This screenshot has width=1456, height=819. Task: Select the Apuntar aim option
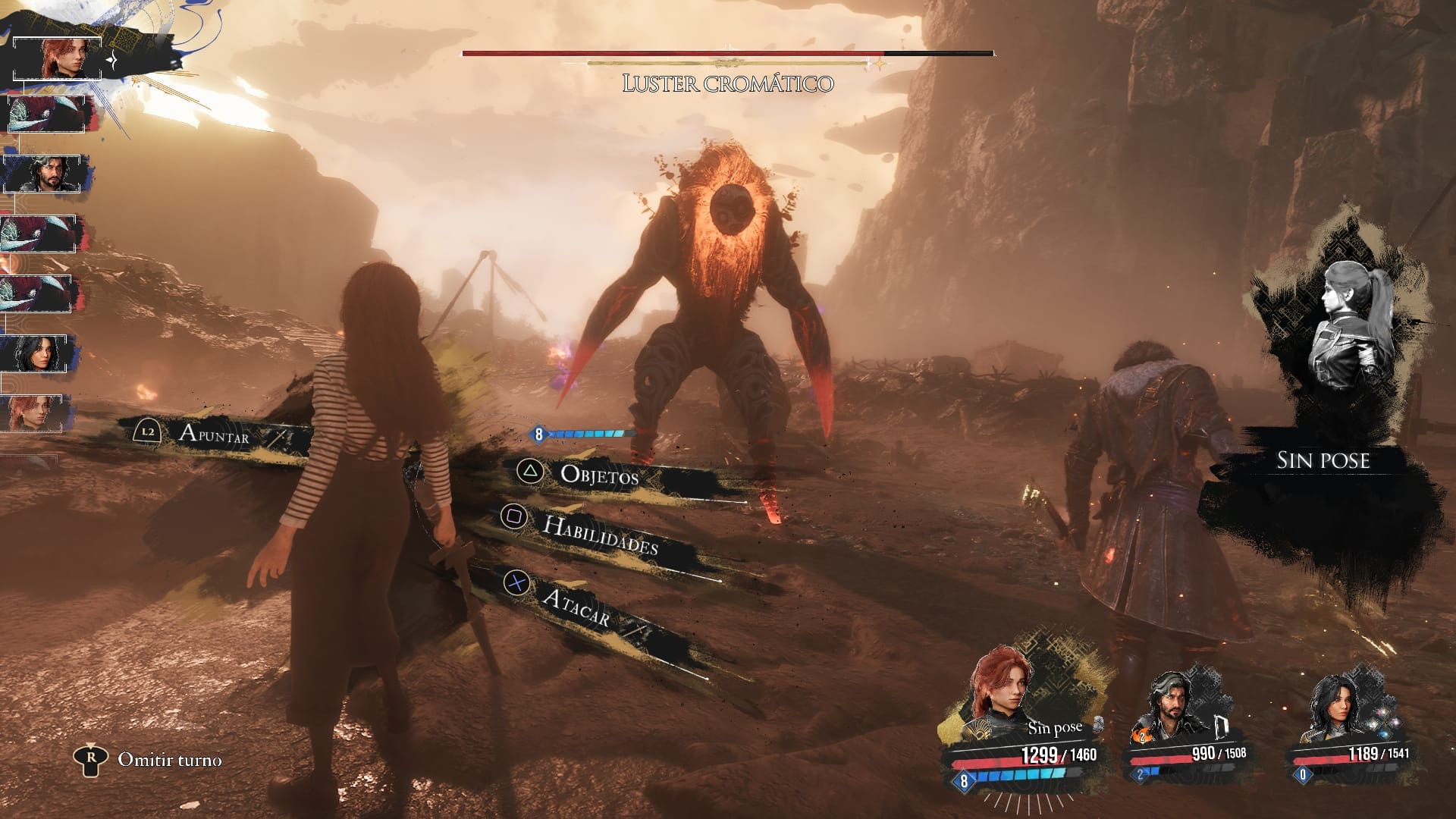(213, 432)
